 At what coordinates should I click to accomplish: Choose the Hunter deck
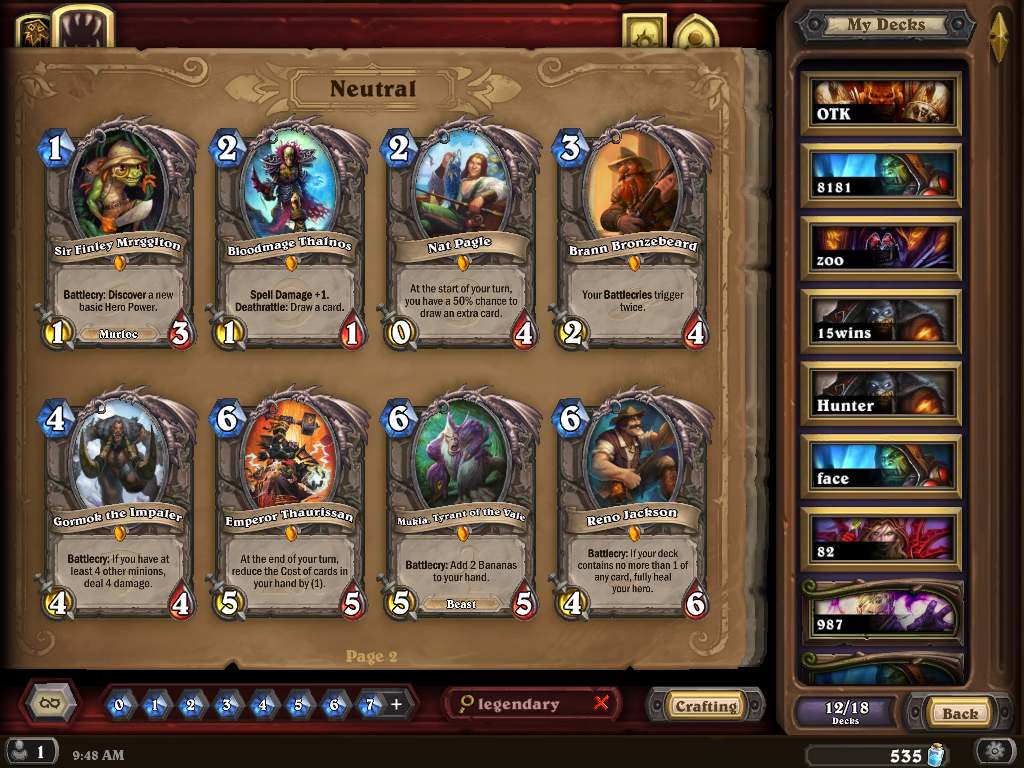(x=881, y=394)
